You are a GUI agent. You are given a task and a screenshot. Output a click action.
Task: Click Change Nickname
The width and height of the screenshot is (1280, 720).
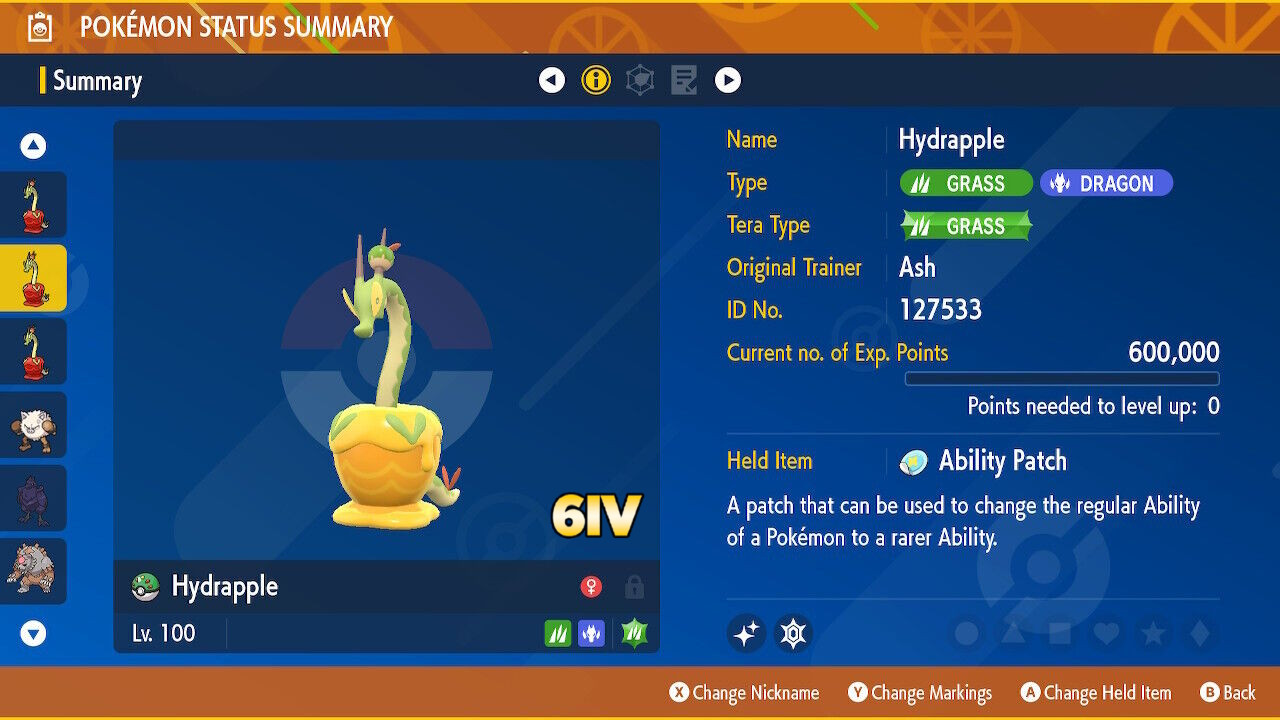(744, 692)
